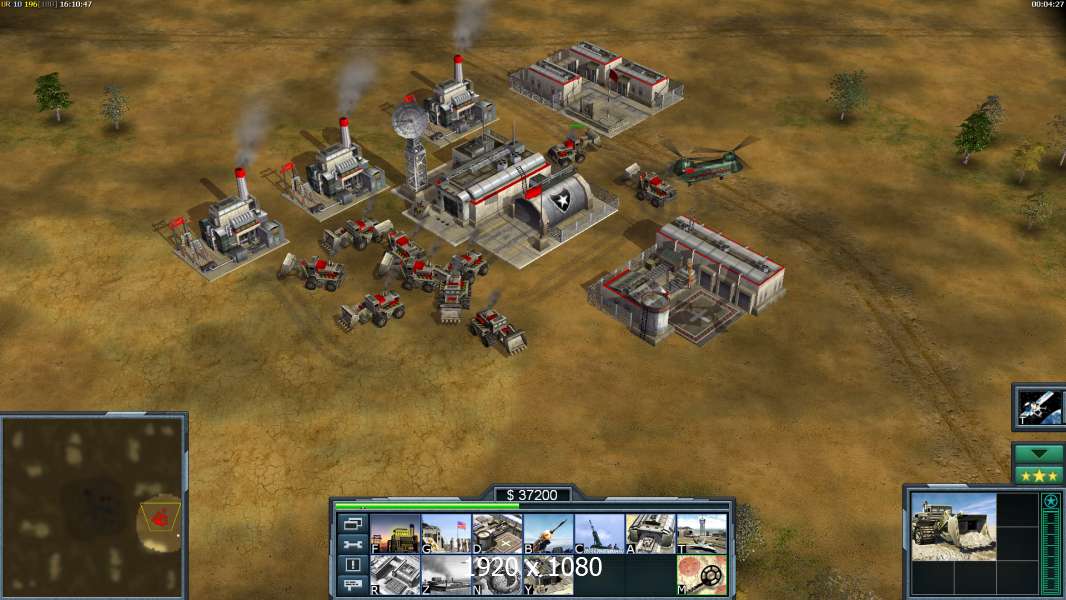
Task: Select the dome structure icon marked N
Action: coord(497,575)
